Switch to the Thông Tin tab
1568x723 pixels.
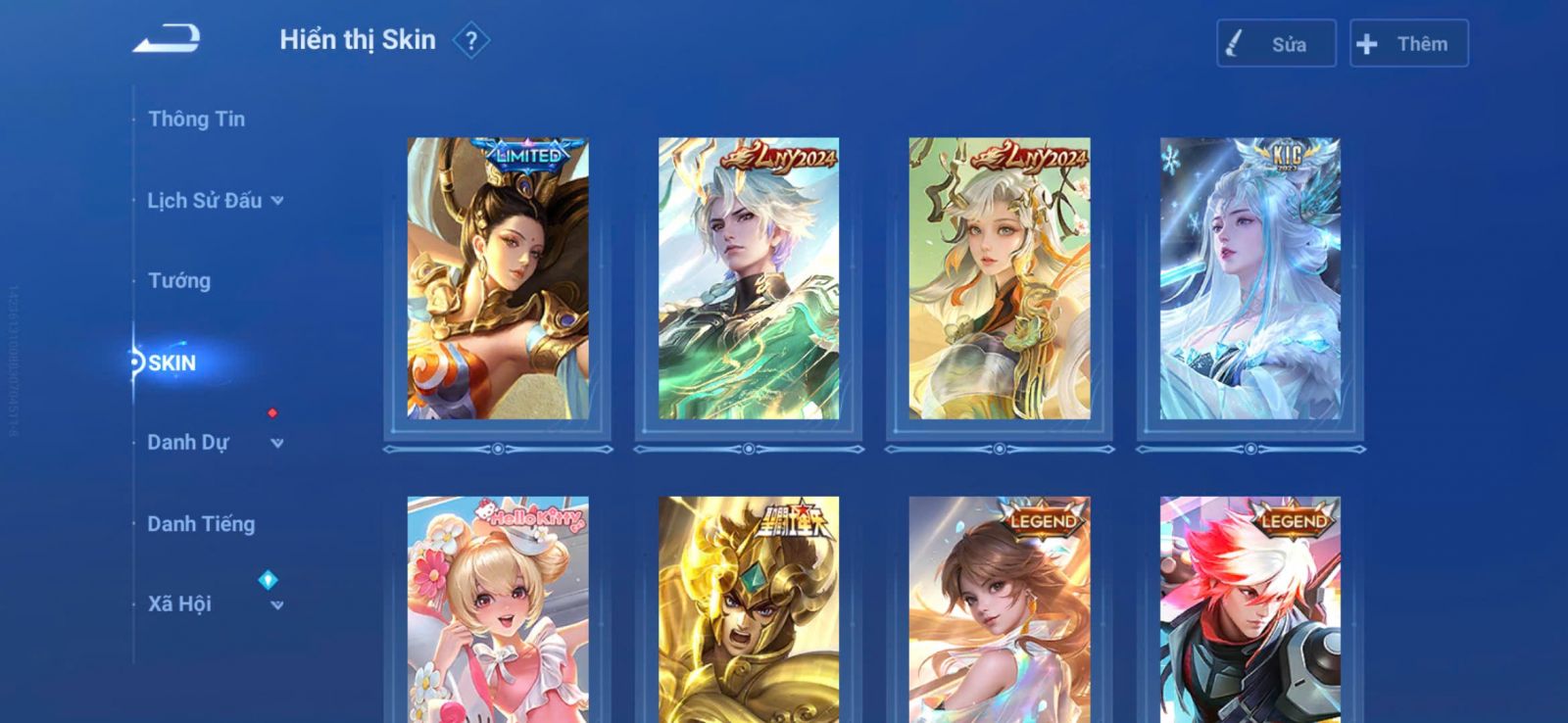pyautogui.click(x=196, y=119)
